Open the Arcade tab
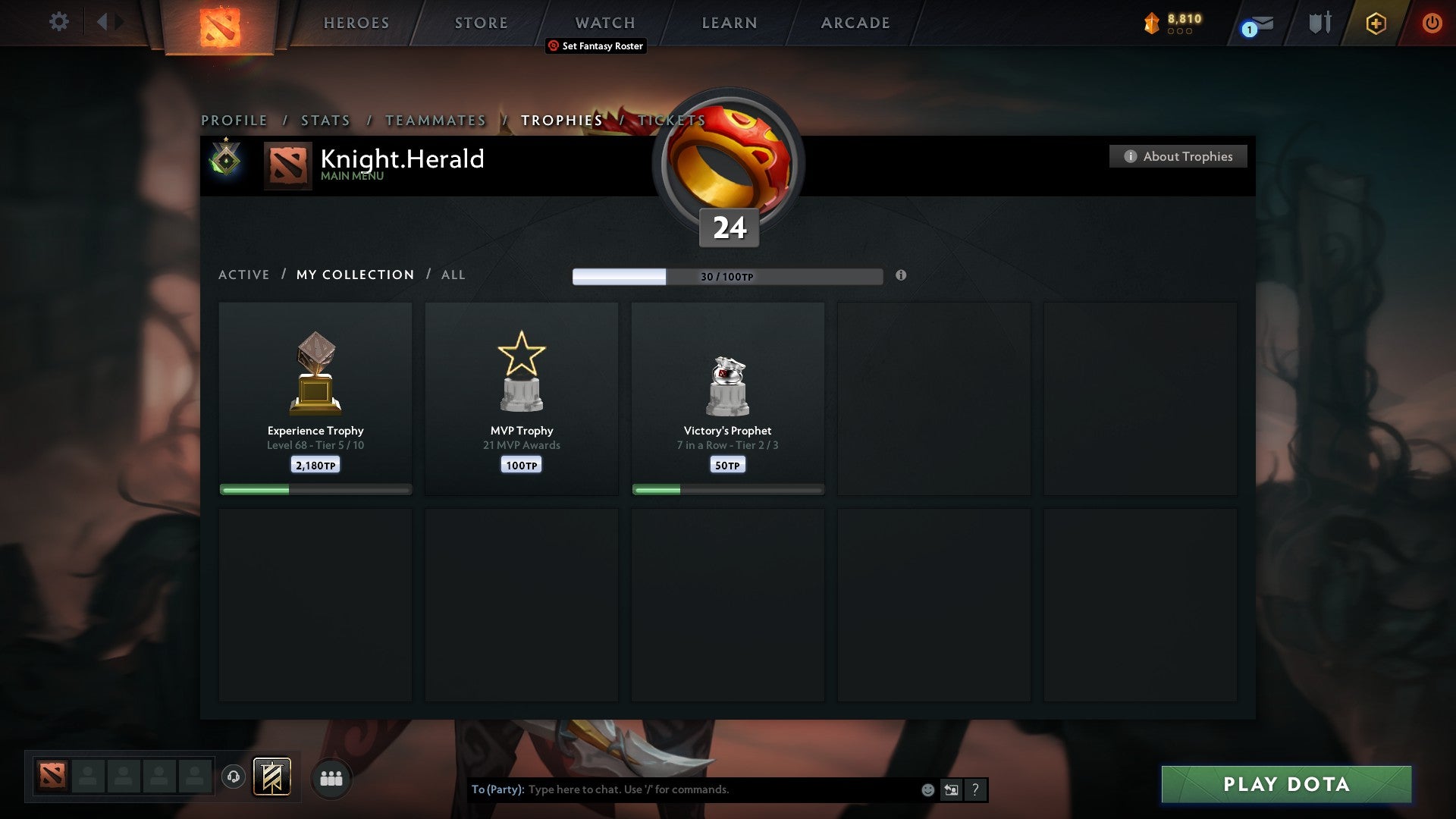The width and height of the screenshot is (1456, 819). click(x=855, y=23)
